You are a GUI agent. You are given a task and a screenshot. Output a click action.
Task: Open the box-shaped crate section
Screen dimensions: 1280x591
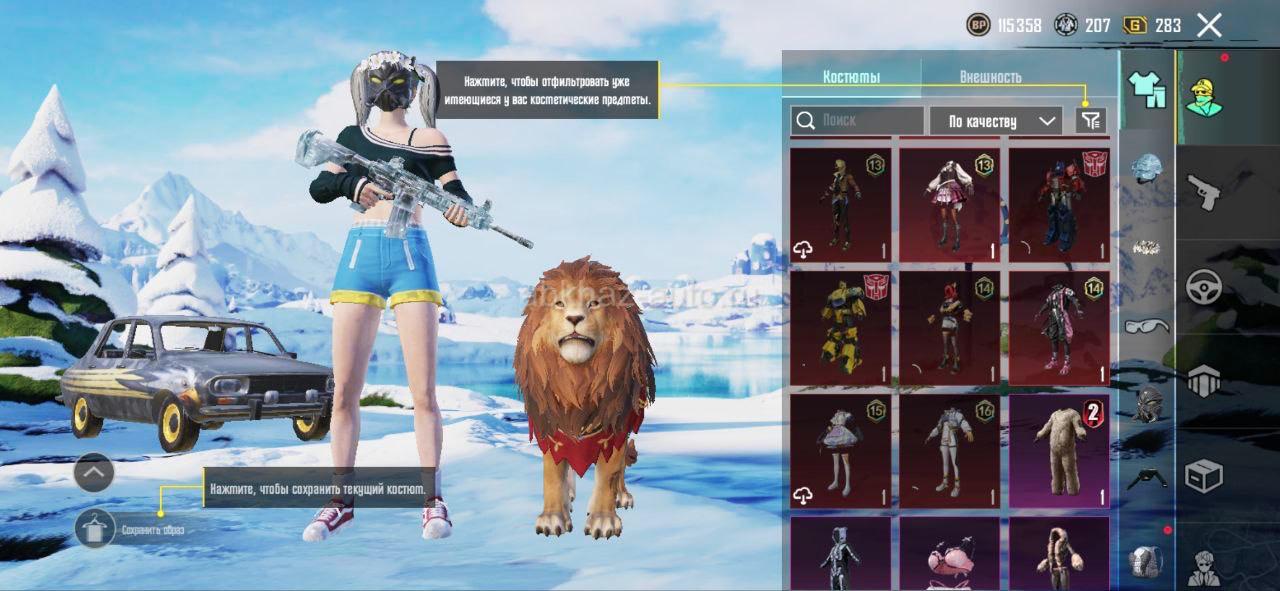pos(1204,476)
